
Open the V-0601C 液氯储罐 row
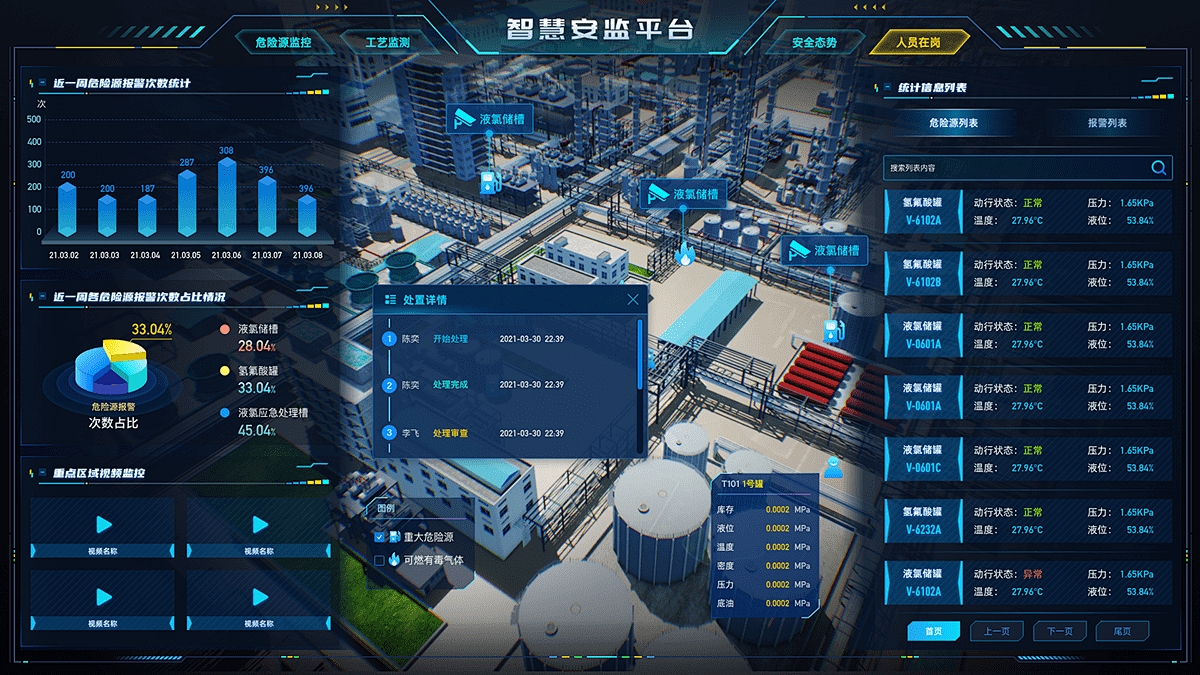(x=1027, y=458)
